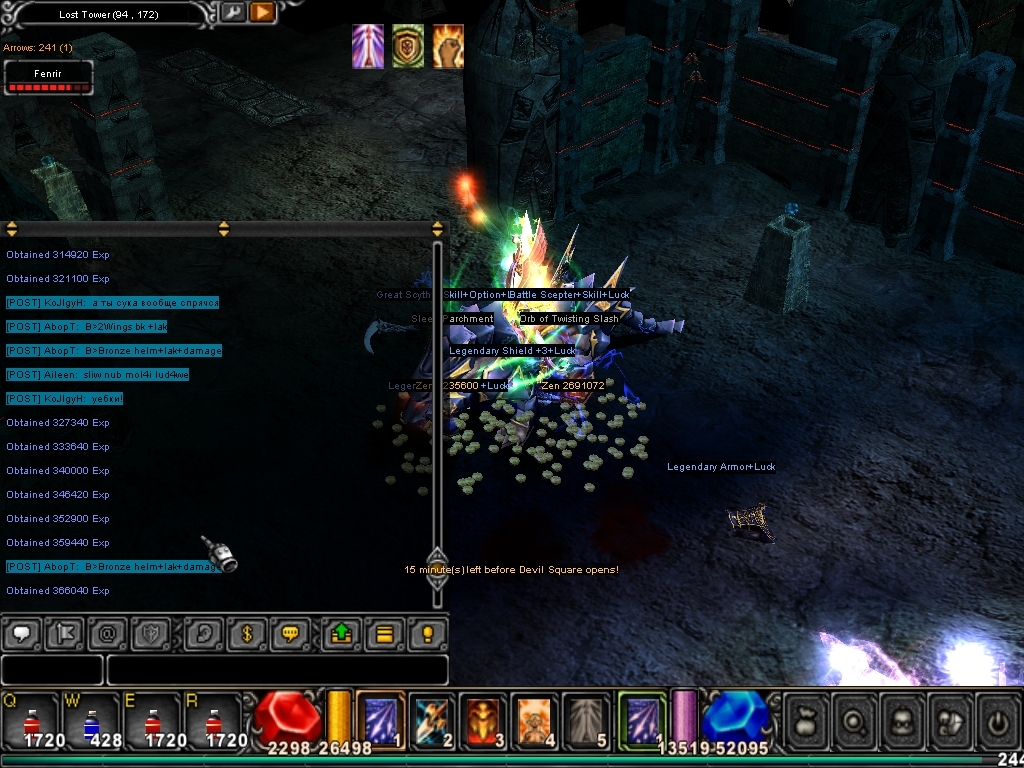Open settings with the wrench button
This screenshot has height=768, width=1024.
pyautogui.click(x=233, y=12)
